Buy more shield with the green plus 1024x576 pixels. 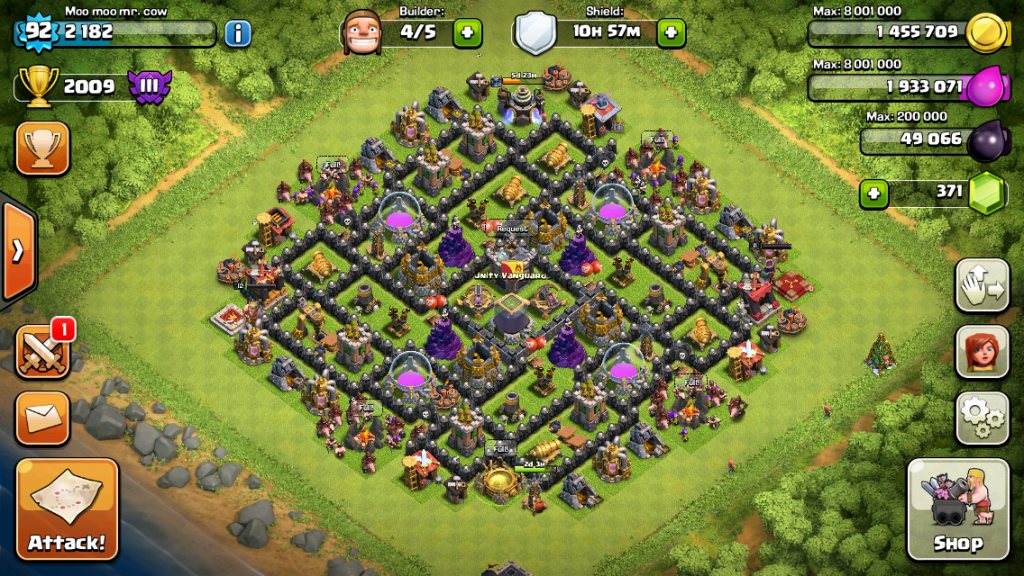click(x=672, y=32)
